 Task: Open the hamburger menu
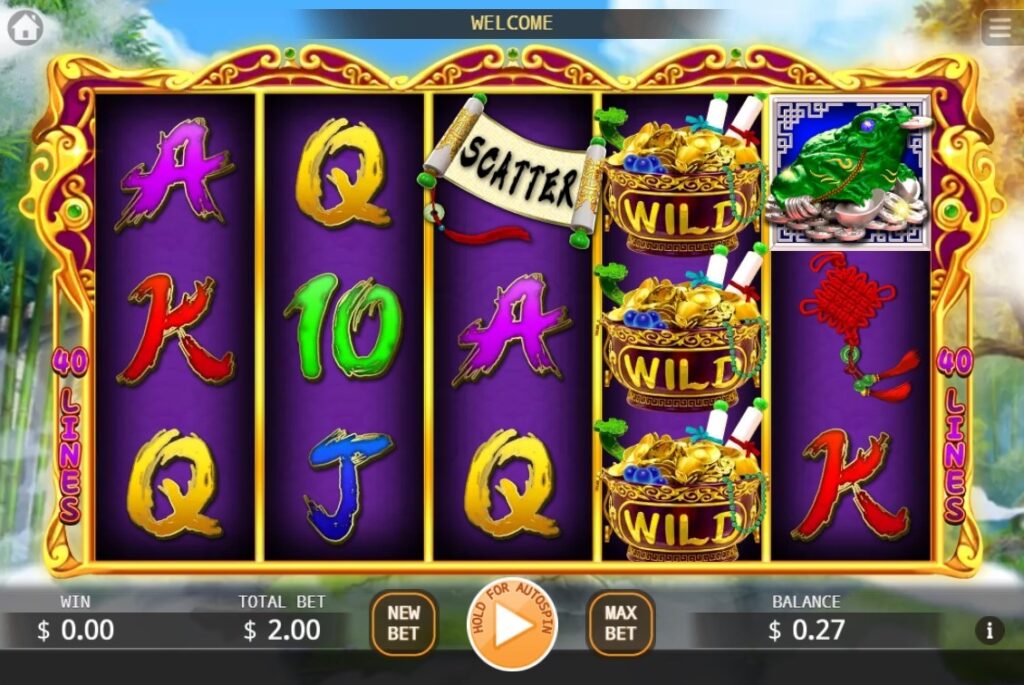(x=1001, y=28)
